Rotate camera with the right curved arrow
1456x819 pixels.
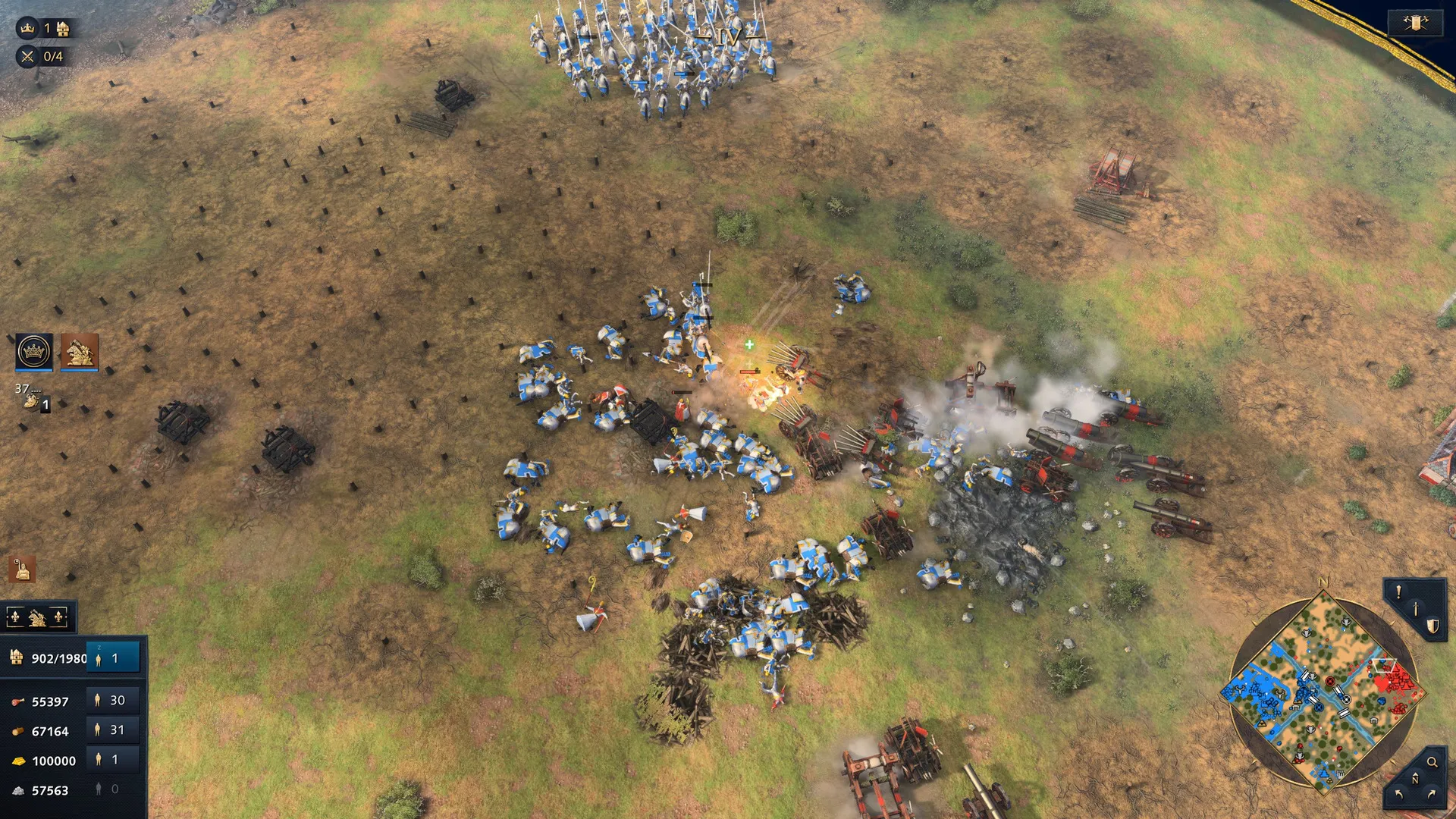coord(1432,794)
